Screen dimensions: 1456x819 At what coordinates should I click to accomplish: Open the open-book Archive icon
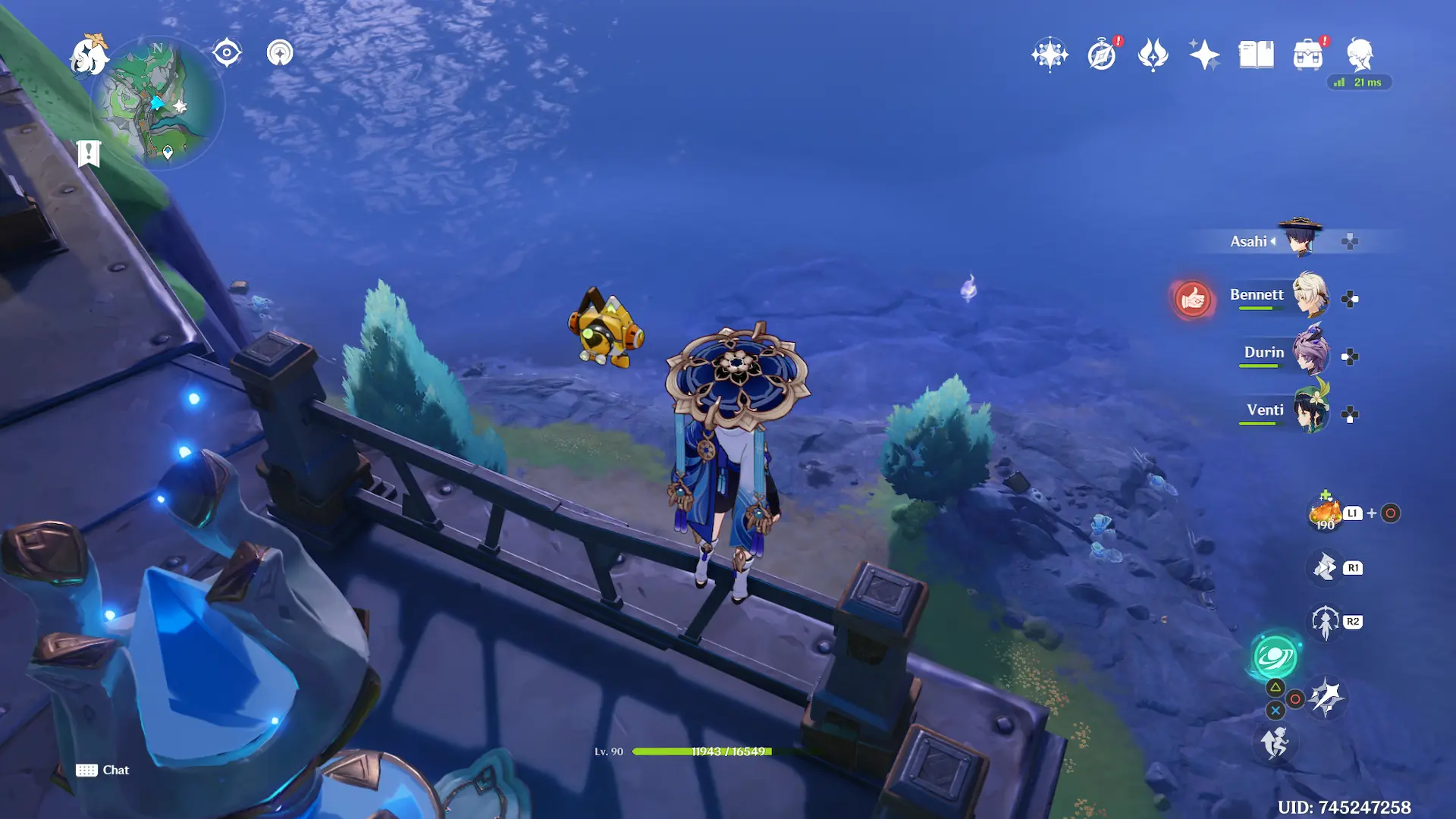[x=1256, y=55]
